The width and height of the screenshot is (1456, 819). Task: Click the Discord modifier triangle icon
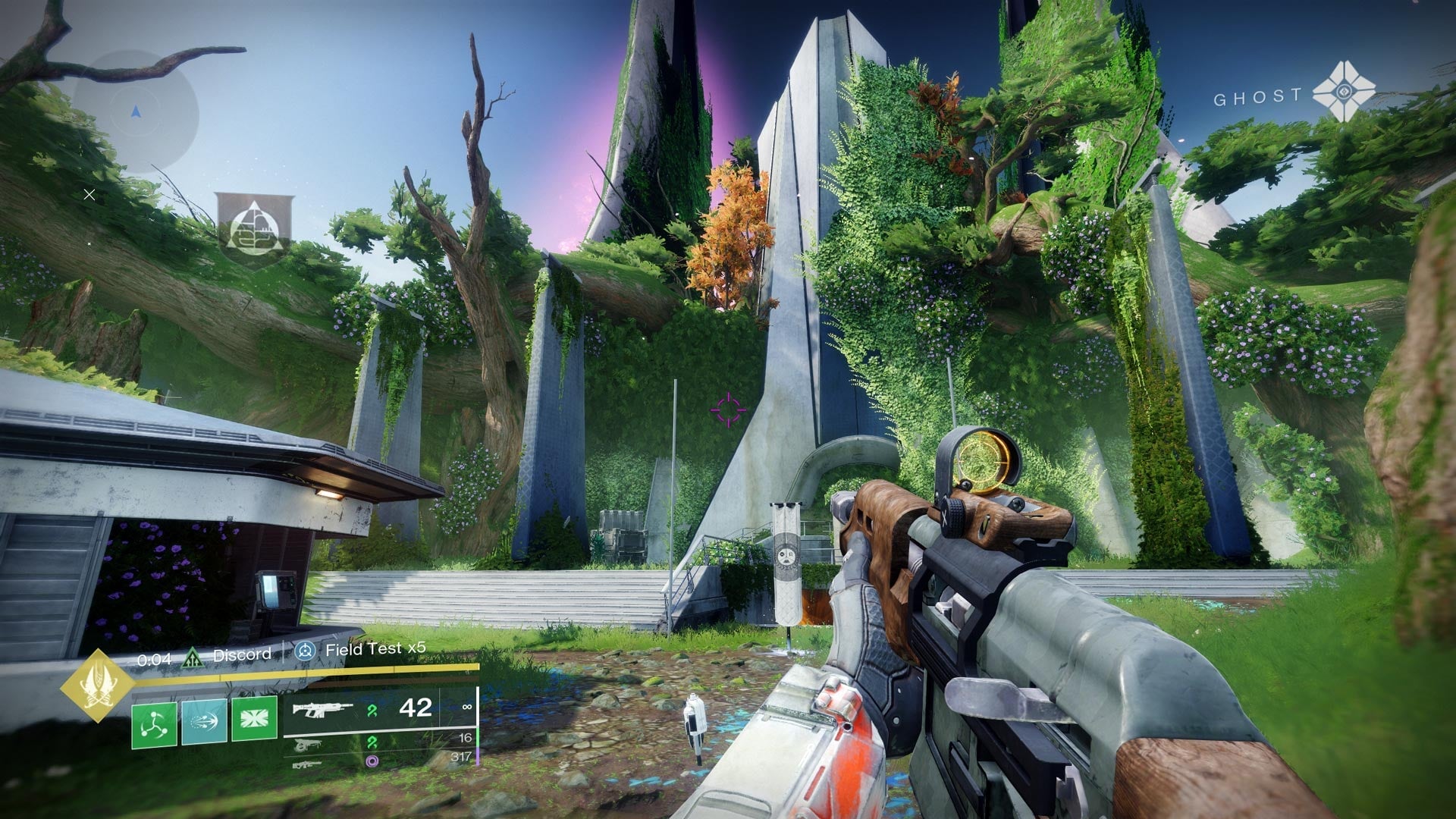[193, 658]
